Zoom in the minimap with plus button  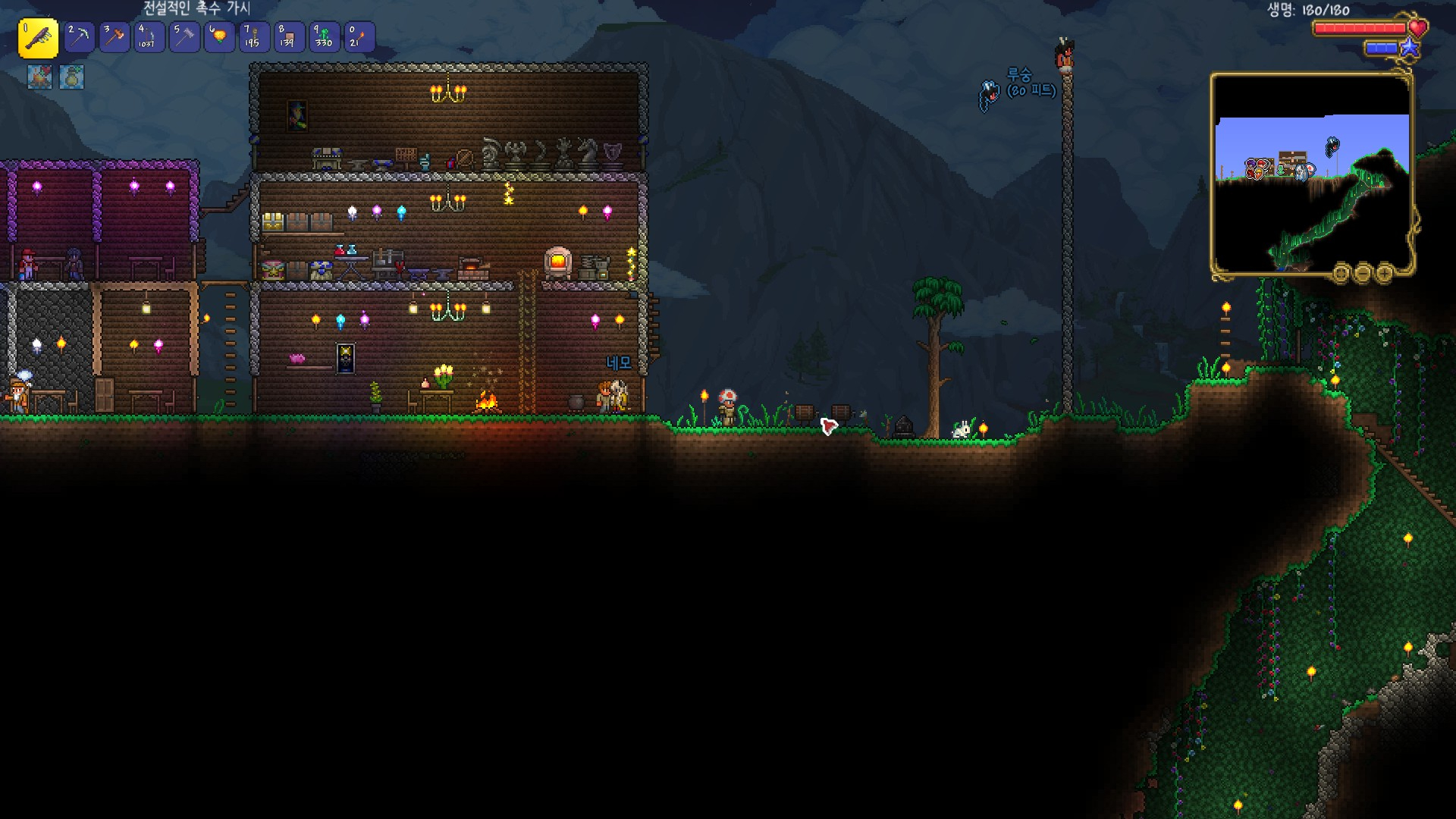pyautogui.click(x=1384, y=273)
